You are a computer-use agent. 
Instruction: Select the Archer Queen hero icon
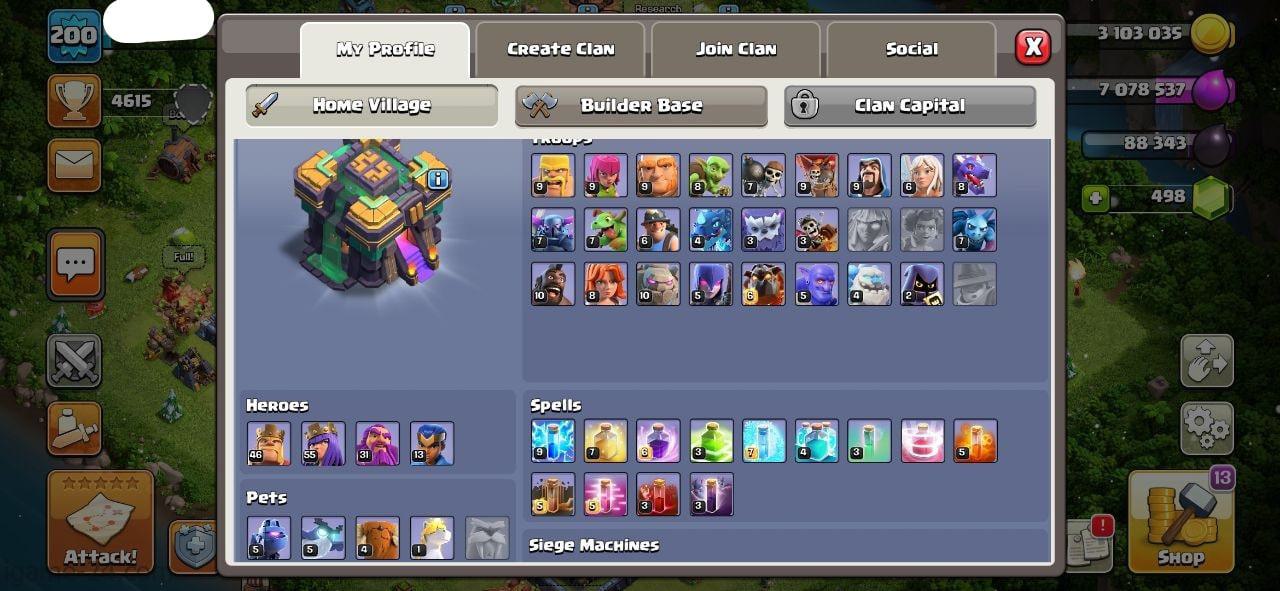[323, 443]
